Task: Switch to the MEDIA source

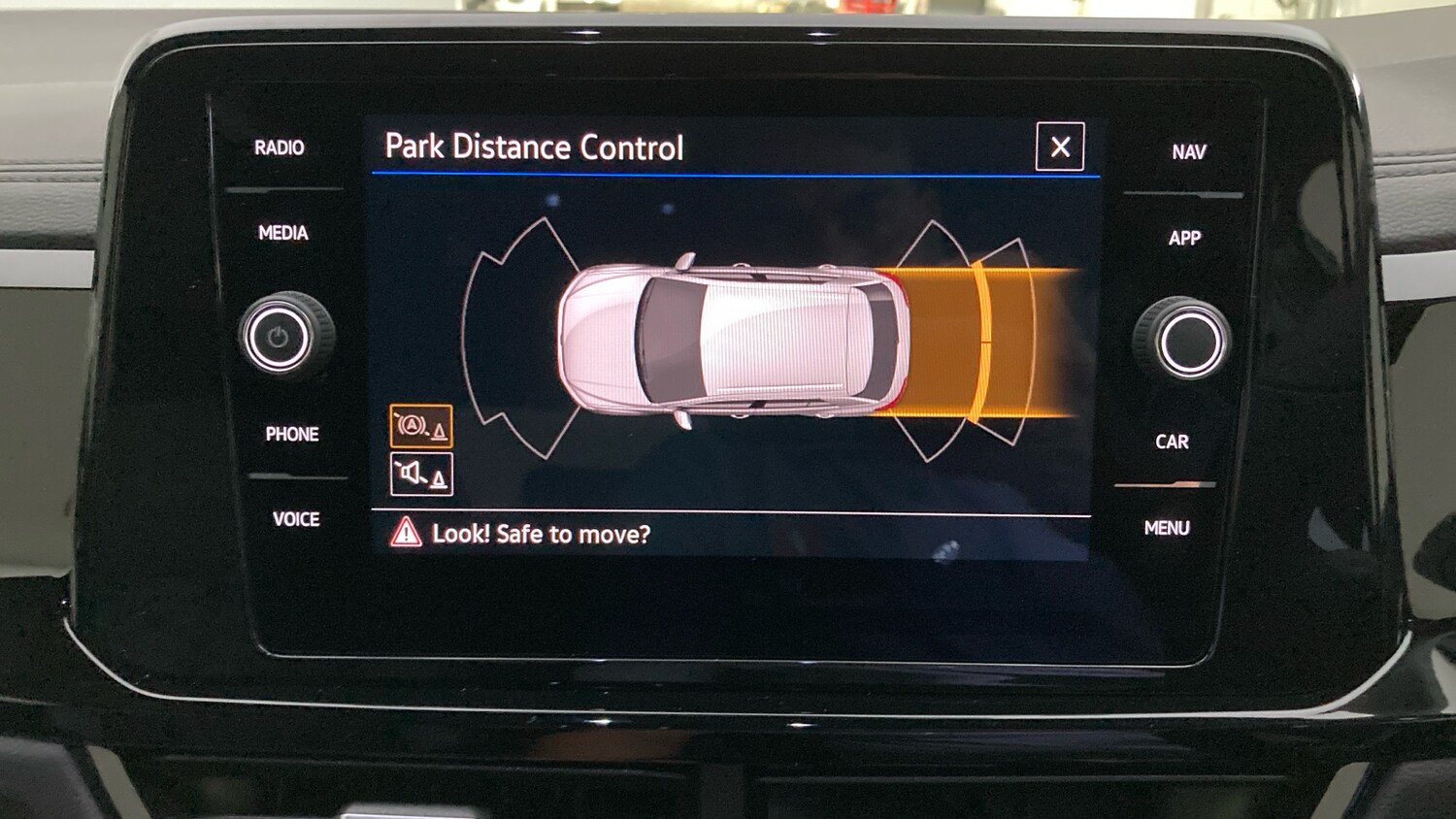Action: [283, 233]
